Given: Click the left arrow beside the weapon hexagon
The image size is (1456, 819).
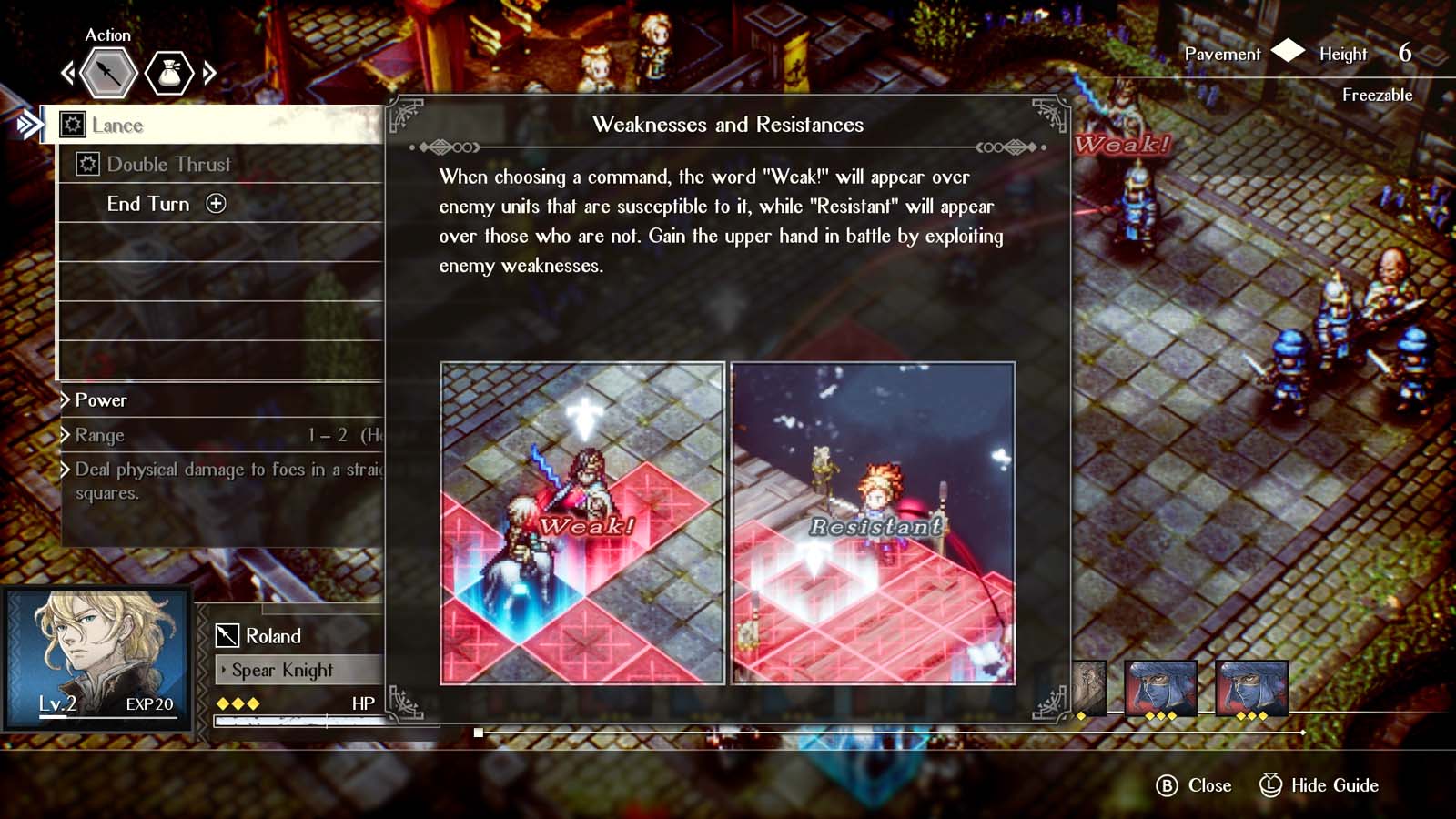Looking at the screenshot, I should [66, 73].
